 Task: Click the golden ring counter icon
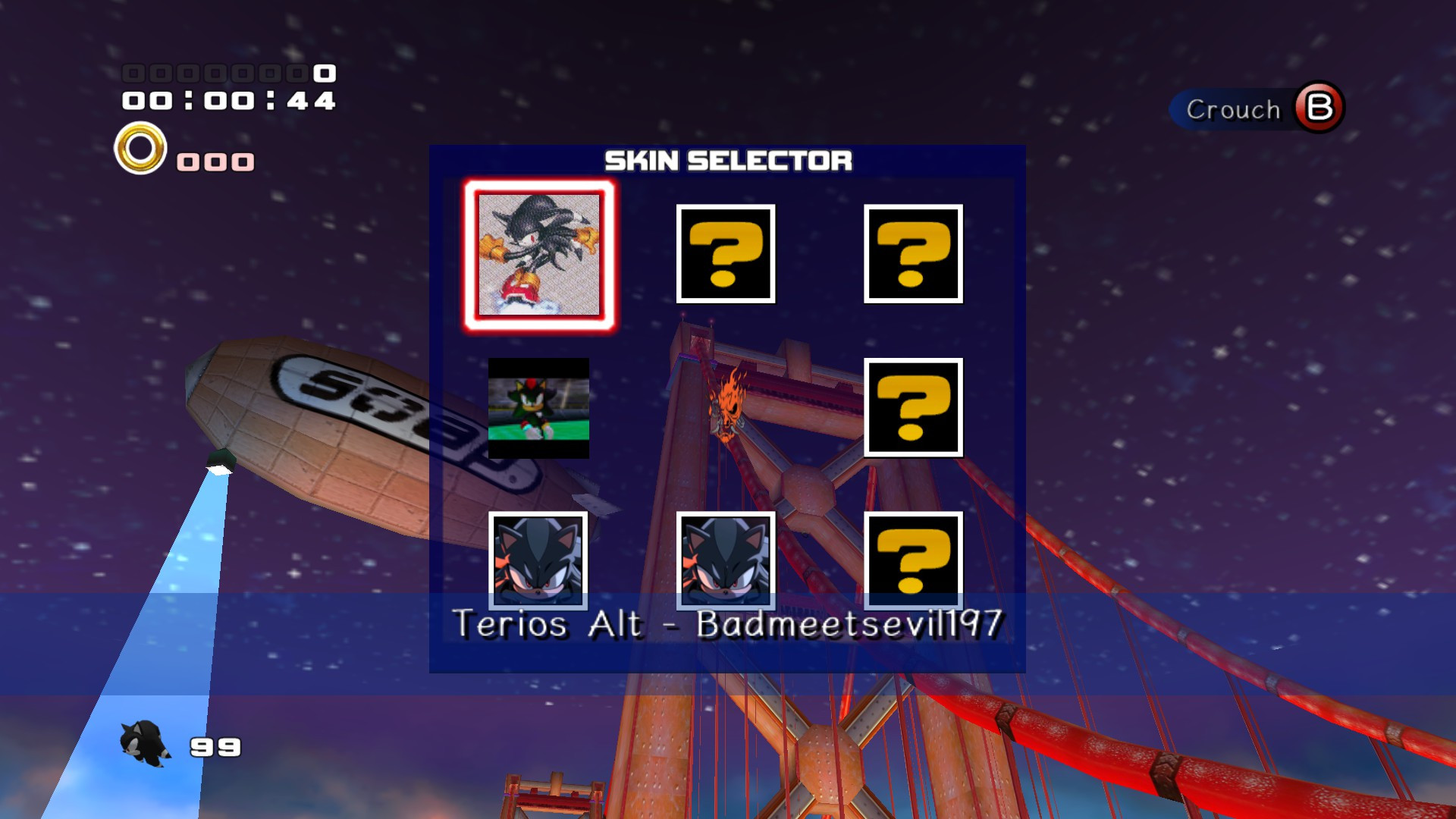138,150
